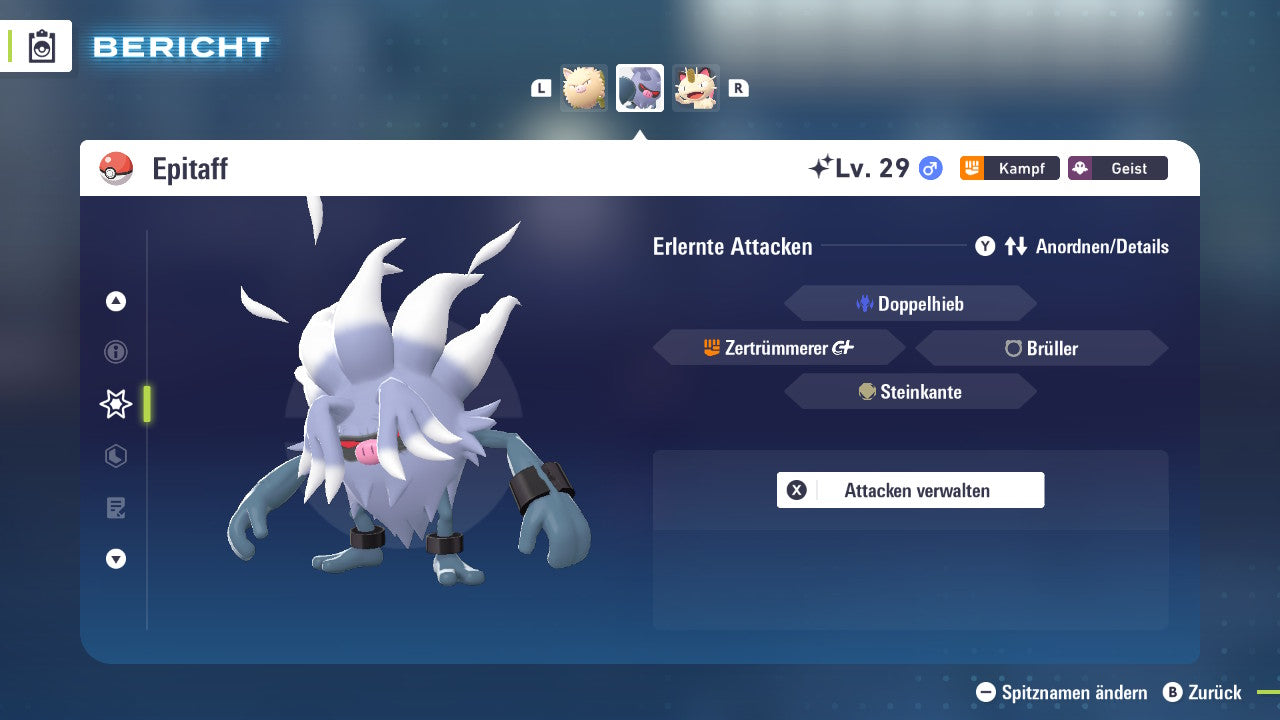Screen dimensions: 1280x720
Task: Click the male gender symbol near Lv. 29
Action: 929,168
